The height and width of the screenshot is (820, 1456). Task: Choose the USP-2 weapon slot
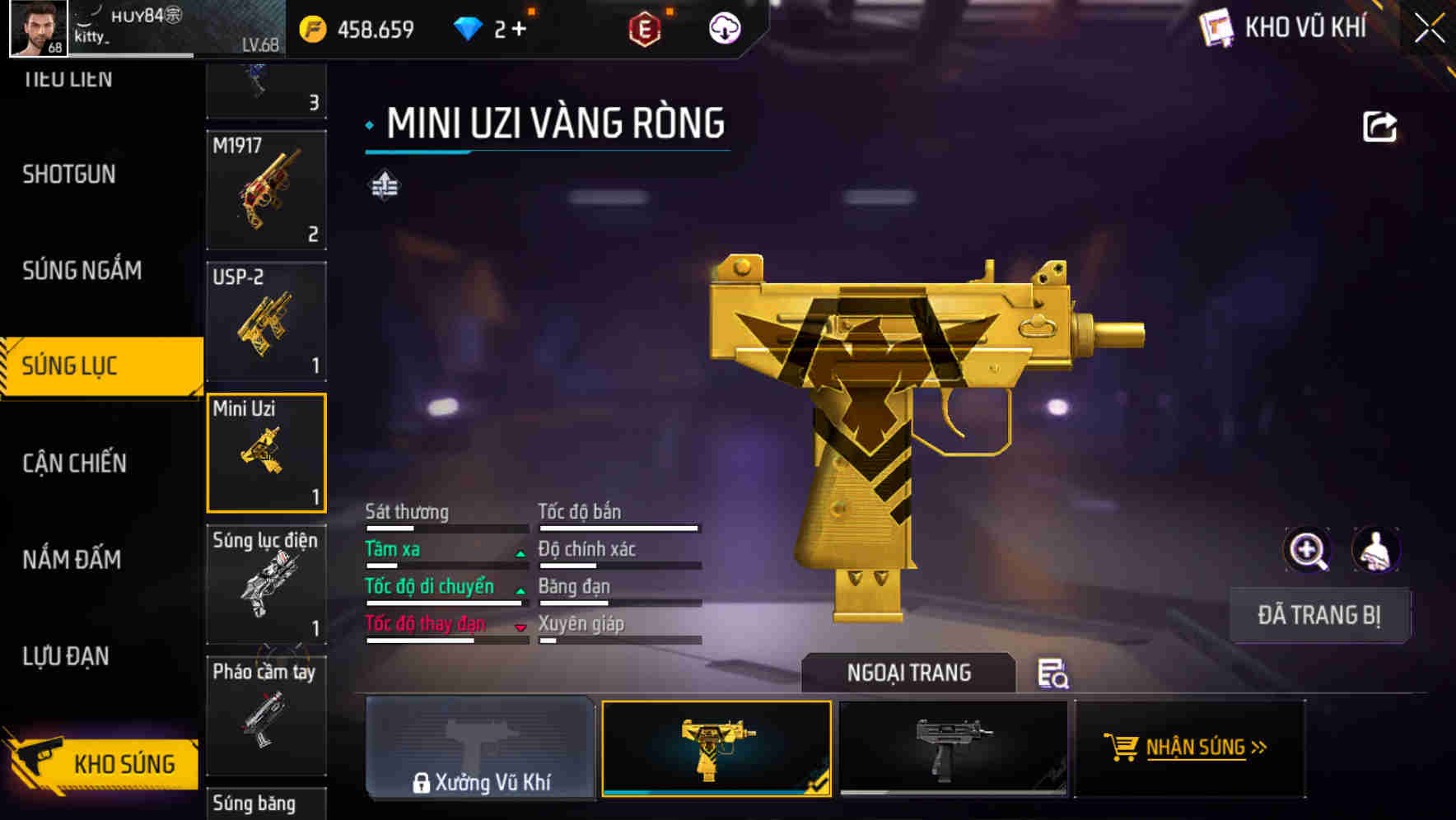[x=266, y=322]
